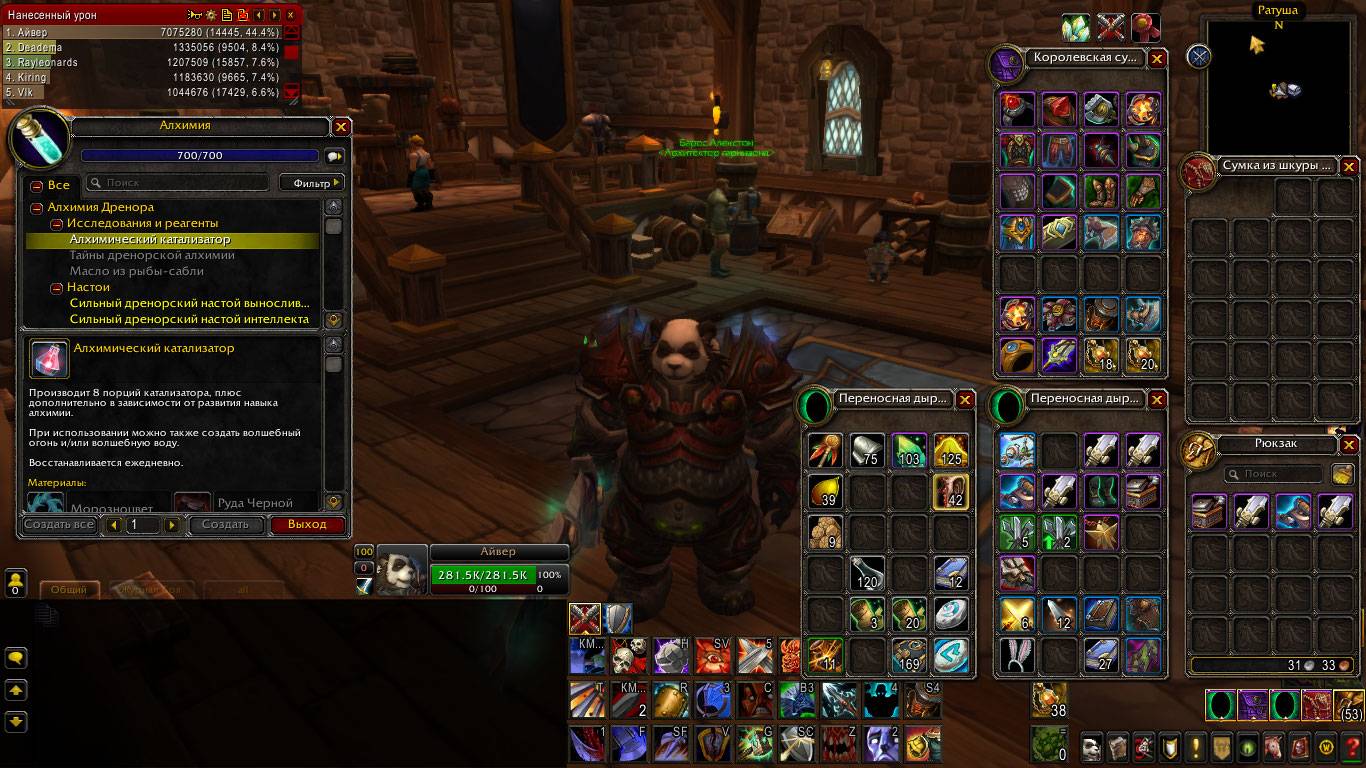Collapse the Настои recipe category
This screenshot has width=1366, height=768.
(57, 288)
